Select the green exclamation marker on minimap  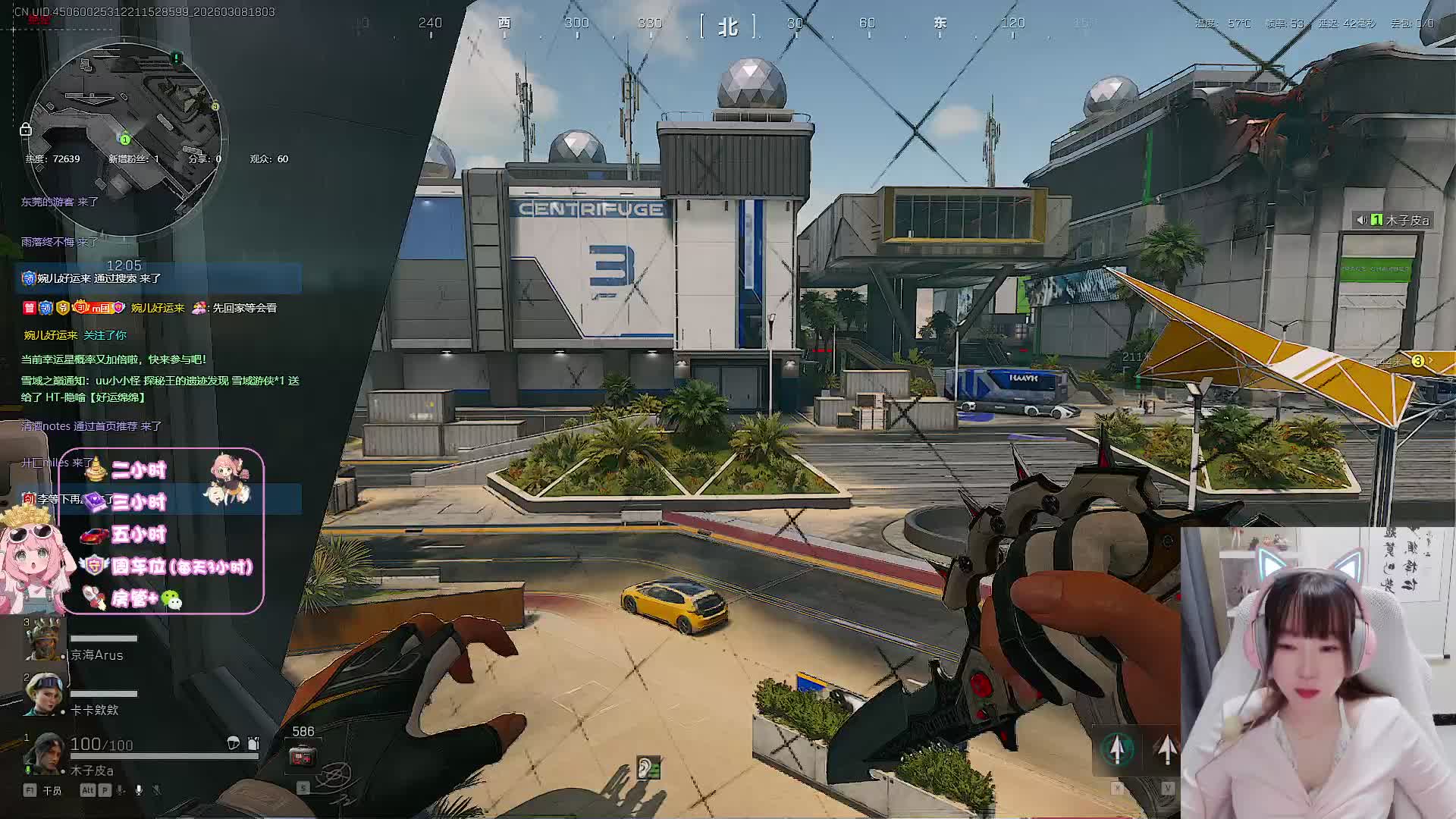[x=177, y=58]
